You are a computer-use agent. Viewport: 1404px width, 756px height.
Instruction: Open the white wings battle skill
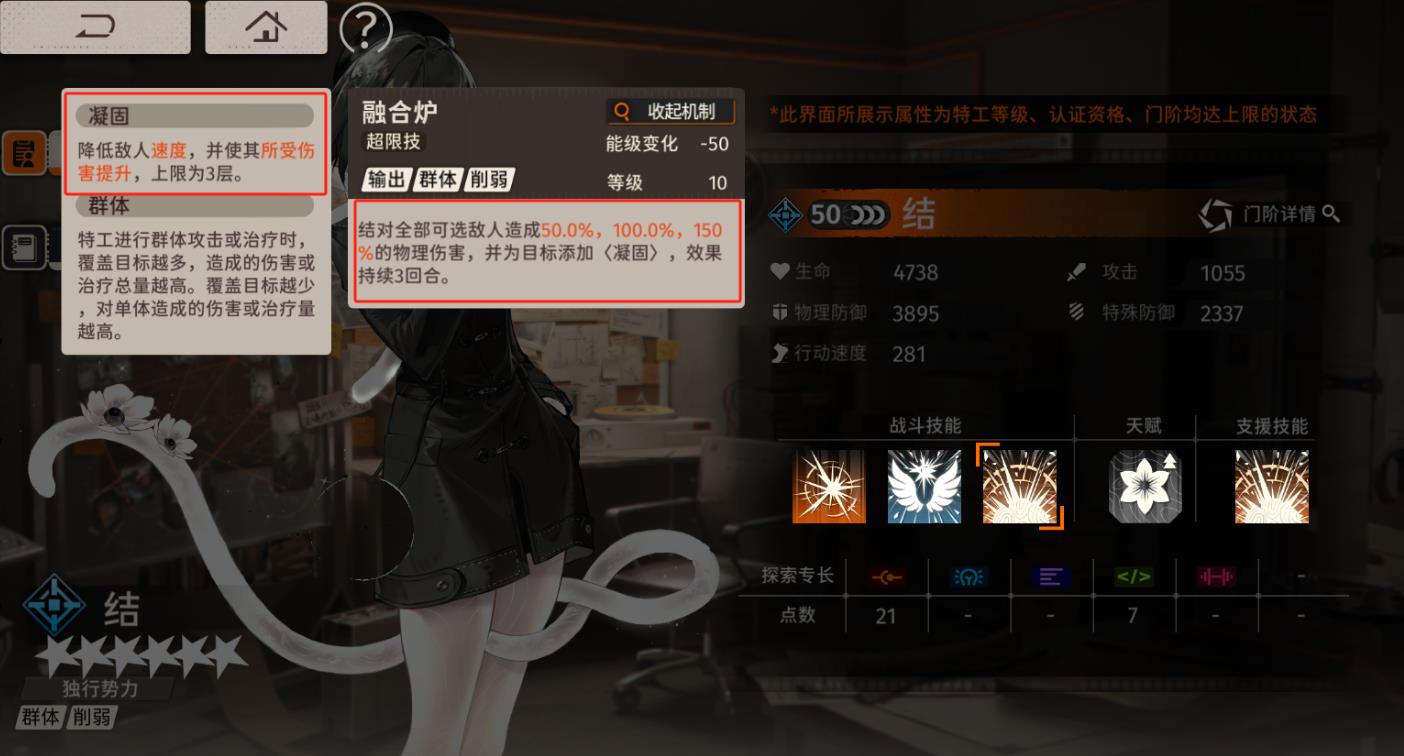924,486
